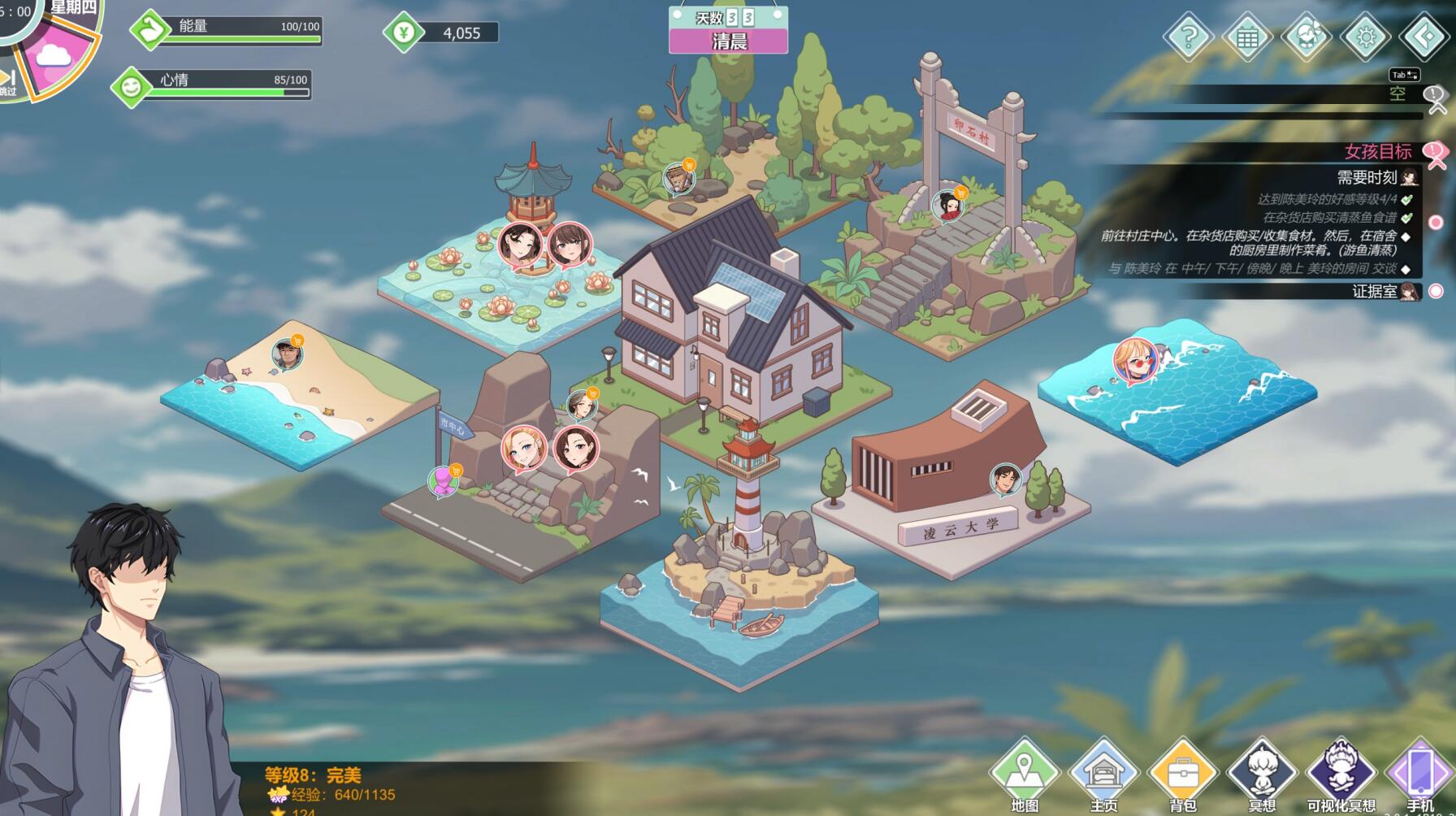
Task: Open the gear settings menu
Action: [1366, 37]
